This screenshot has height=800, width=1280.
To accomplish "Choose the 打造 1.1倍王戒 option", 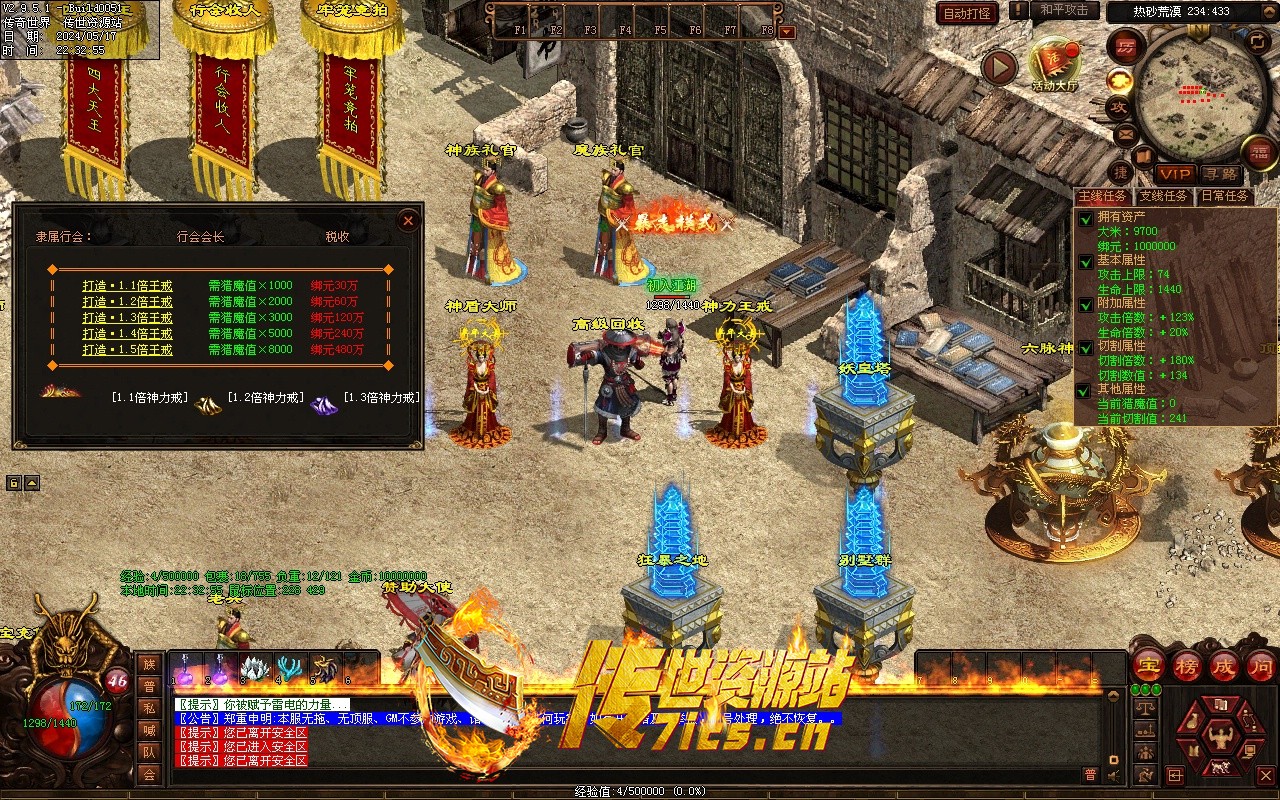I will 127,286.
